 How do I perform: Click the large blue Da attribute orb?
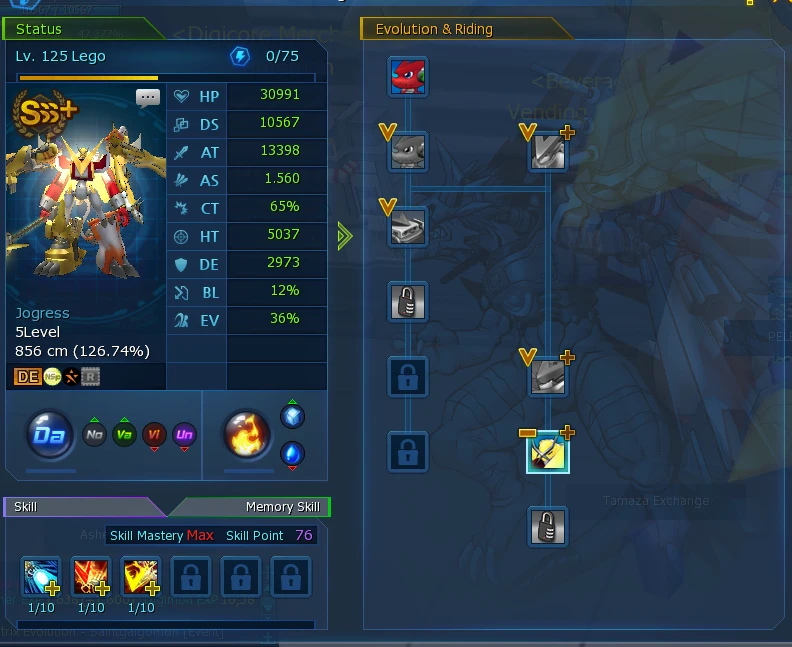50,436
